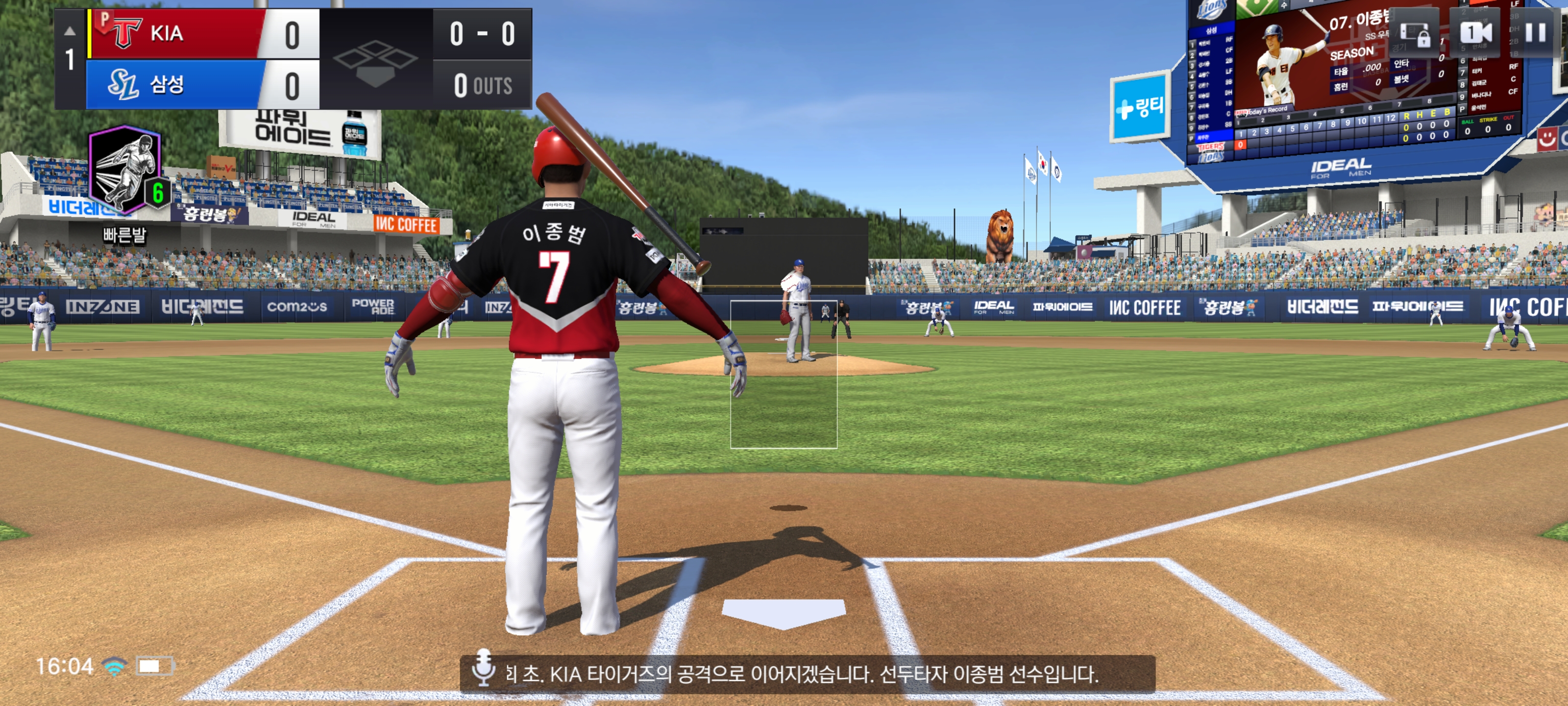Switch the camera view with the camera button
The image size is (1568, 706).
coord(1475,32)
